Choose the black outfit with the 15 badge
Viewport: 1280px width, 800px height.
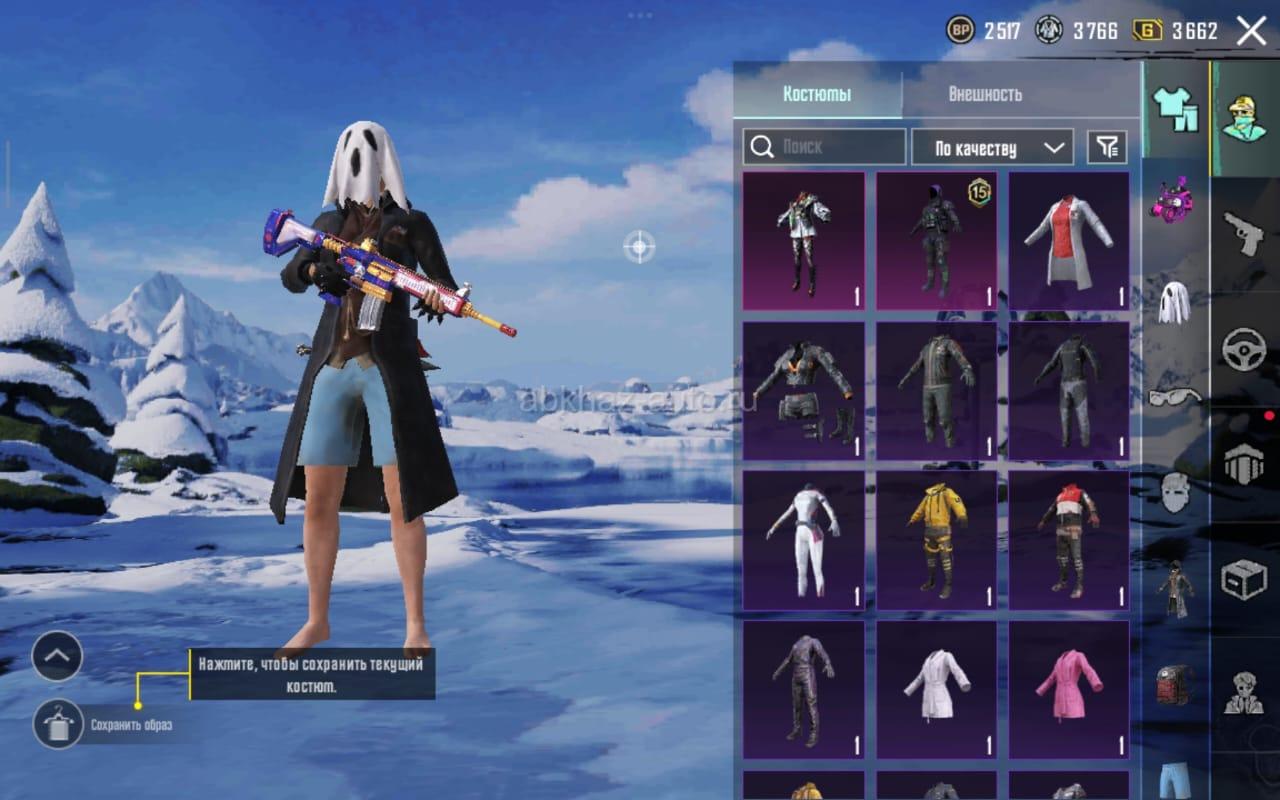tap(936, 241)
